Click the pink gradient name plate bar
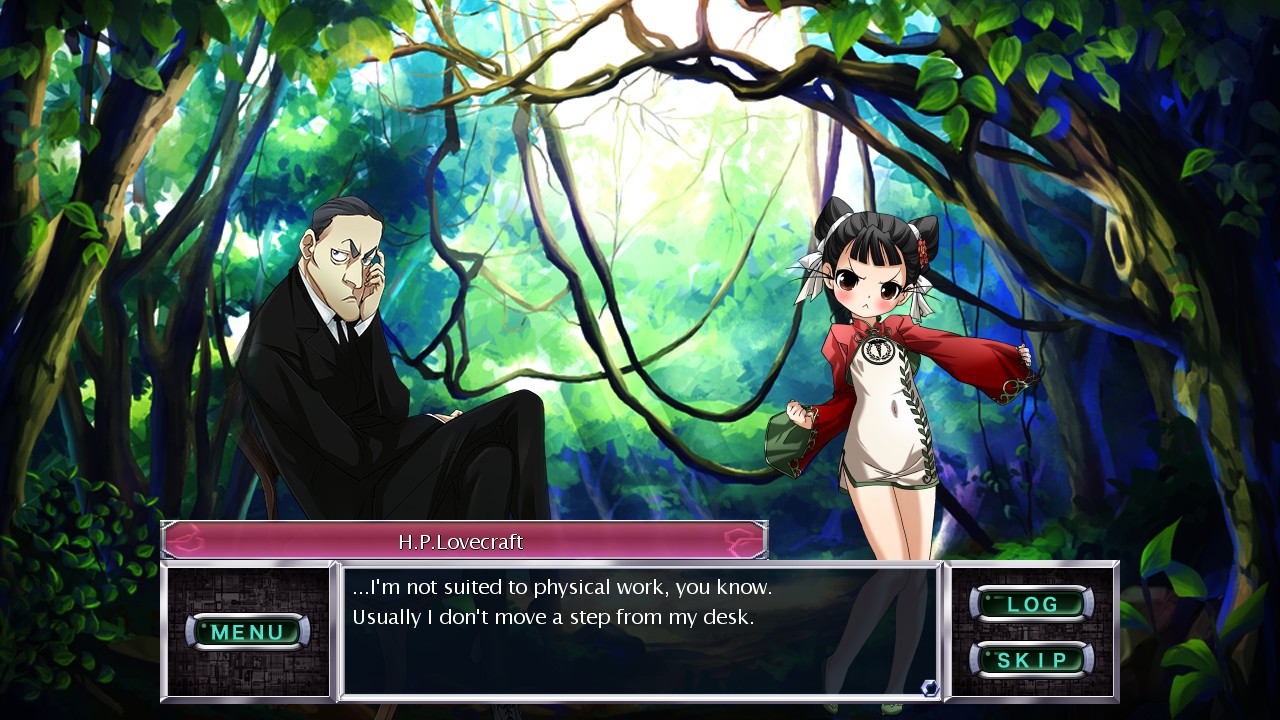 (462, 538)
